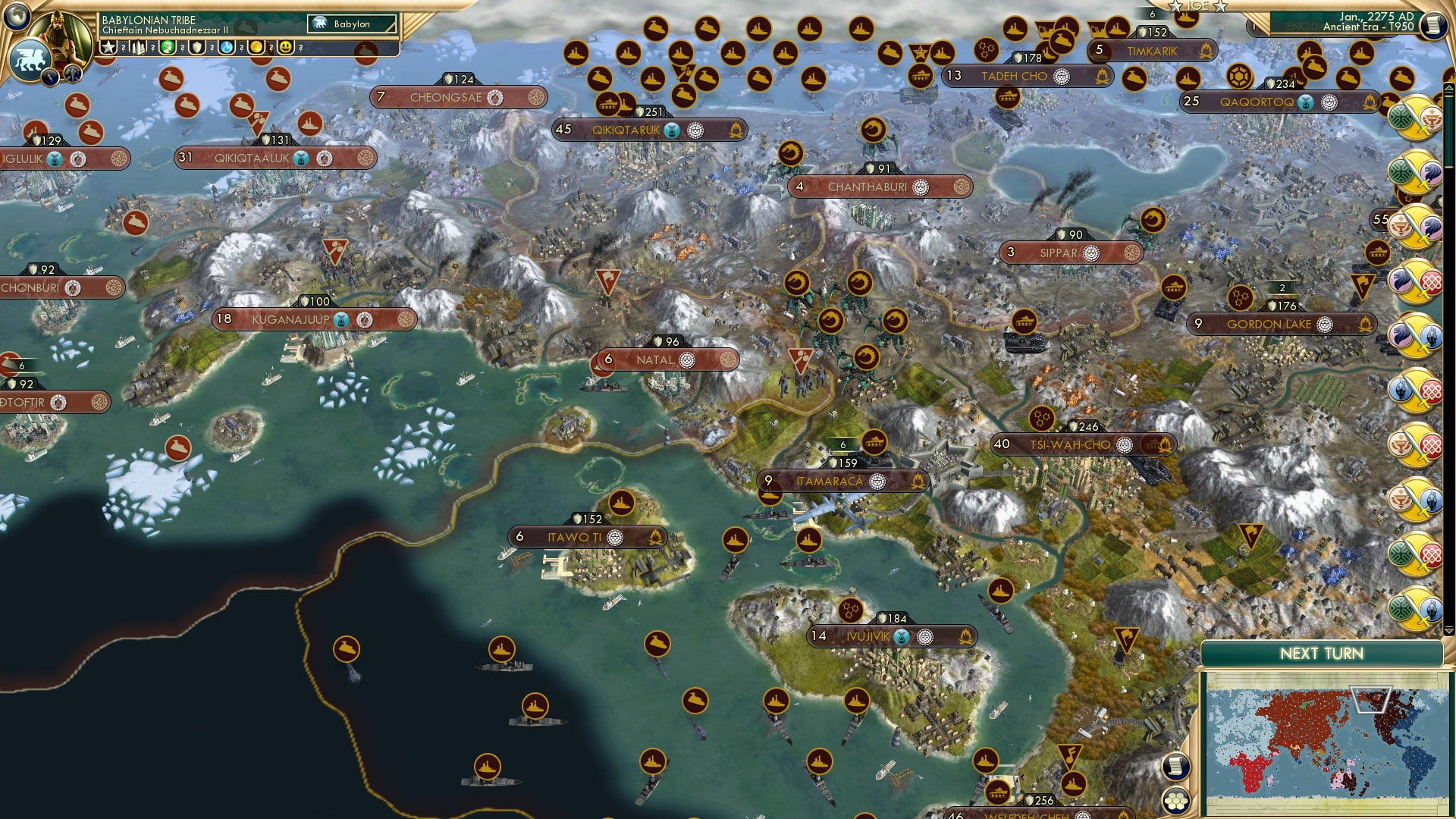Toggle the hex grid icon under the notification log
This screenshot has height=819, width=1456.
[1175, 801]
